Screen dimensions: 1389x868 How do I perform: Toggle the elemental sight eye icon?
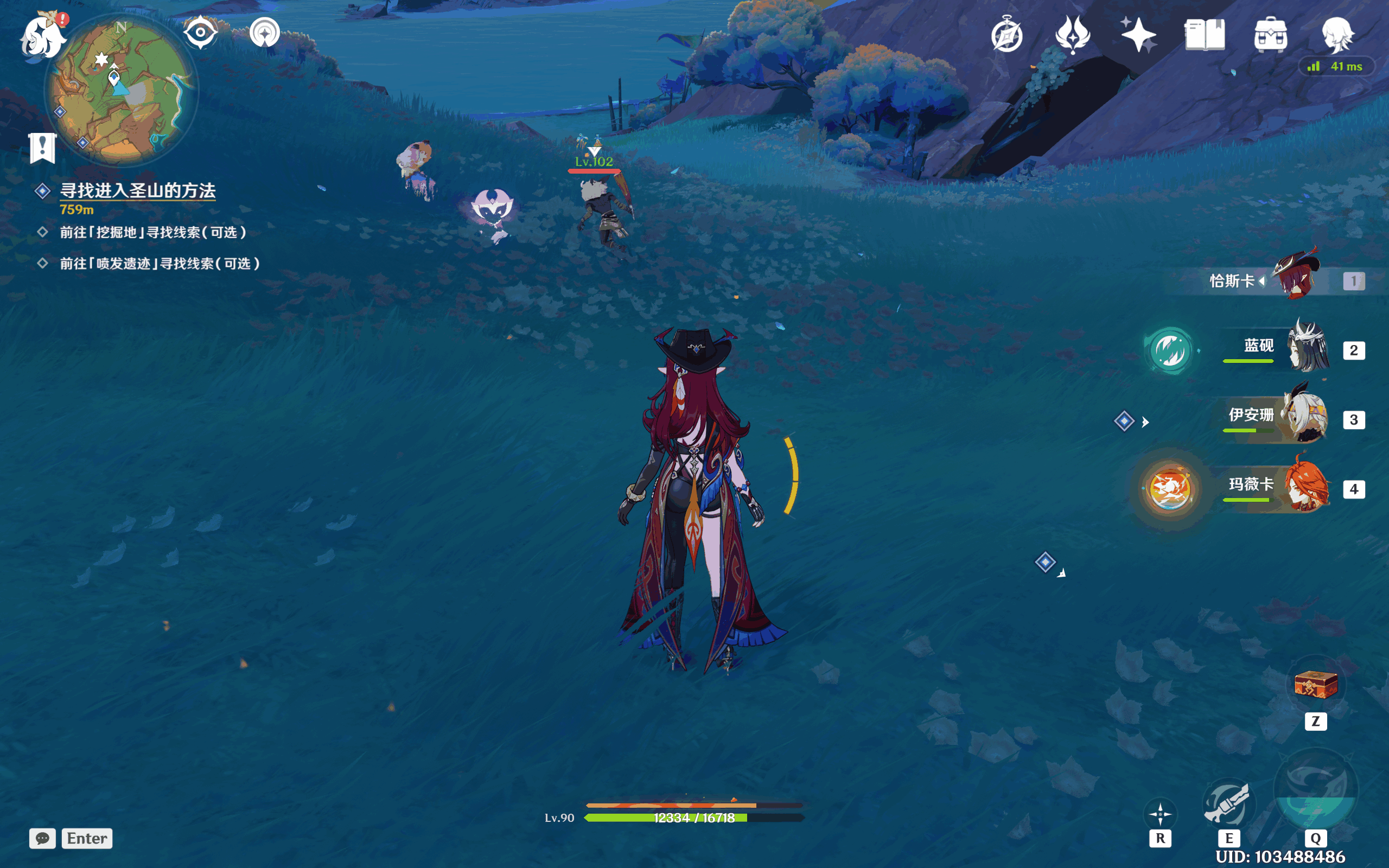click(x=200, y=32)
